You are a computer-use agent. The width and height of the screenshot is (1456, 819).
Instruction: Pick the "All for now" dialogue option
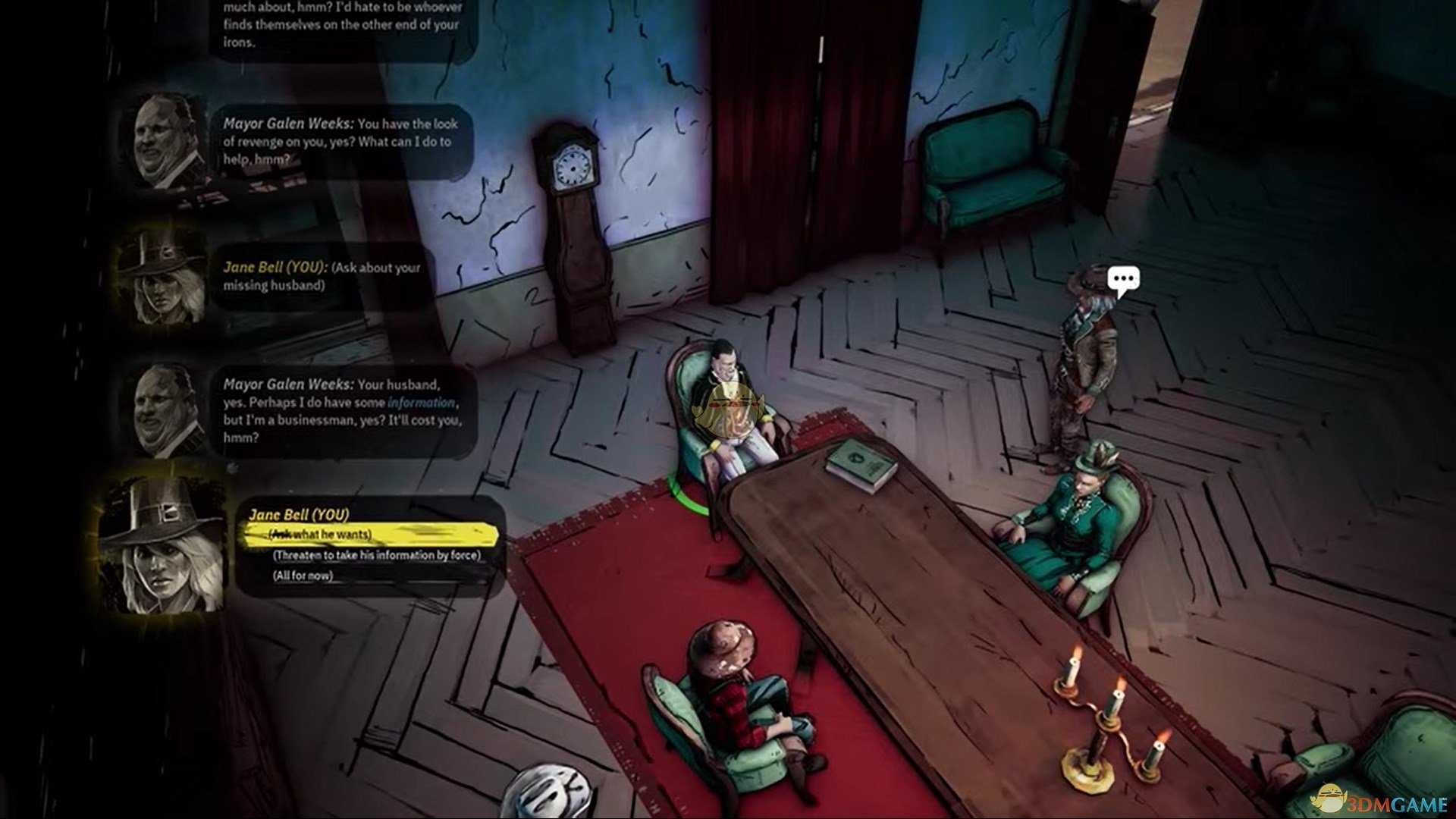(x=303, y=576)
